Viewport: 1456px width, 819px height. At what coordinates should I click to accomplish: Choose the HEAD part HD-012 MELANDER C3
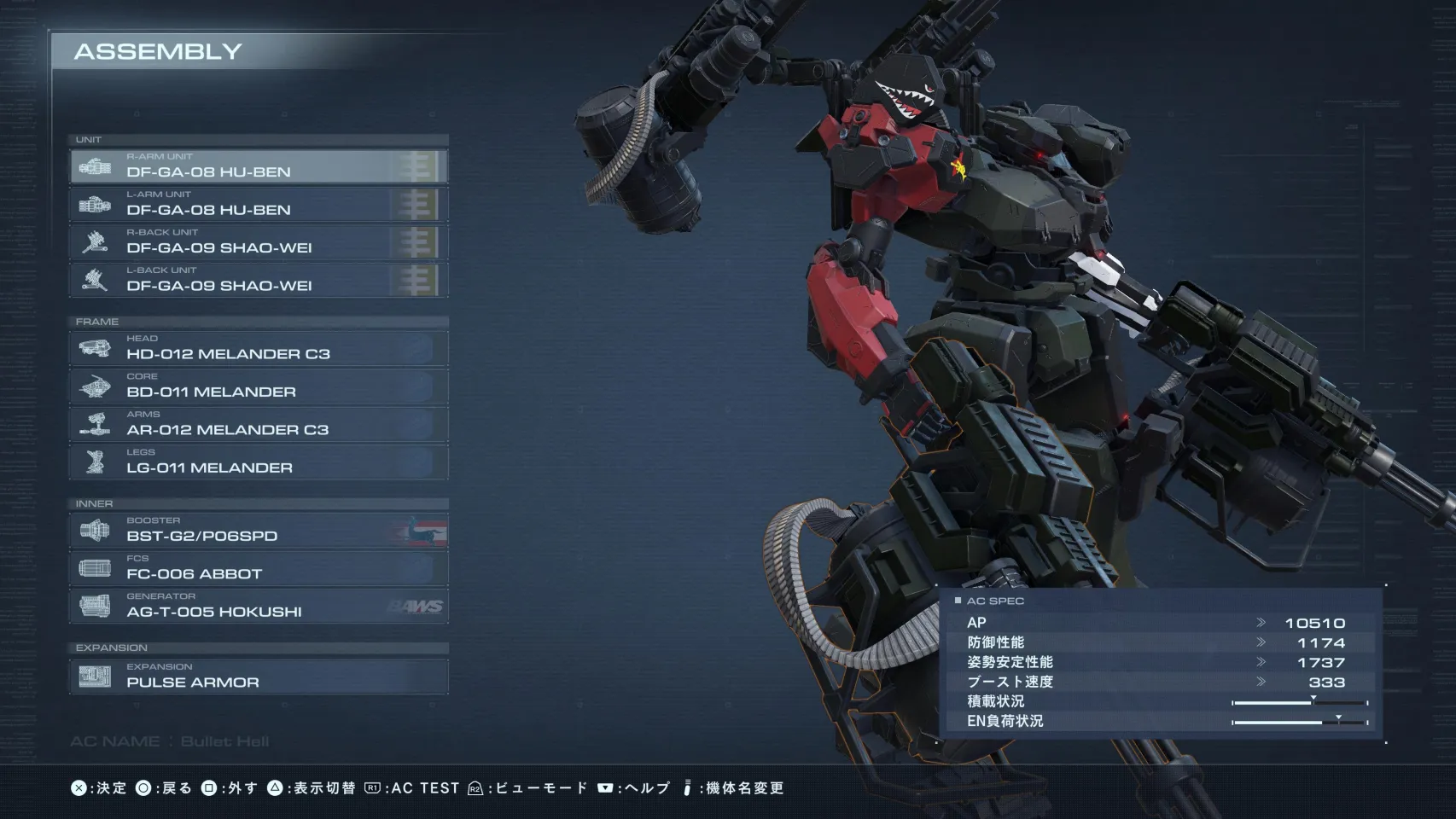click(259, 348)
